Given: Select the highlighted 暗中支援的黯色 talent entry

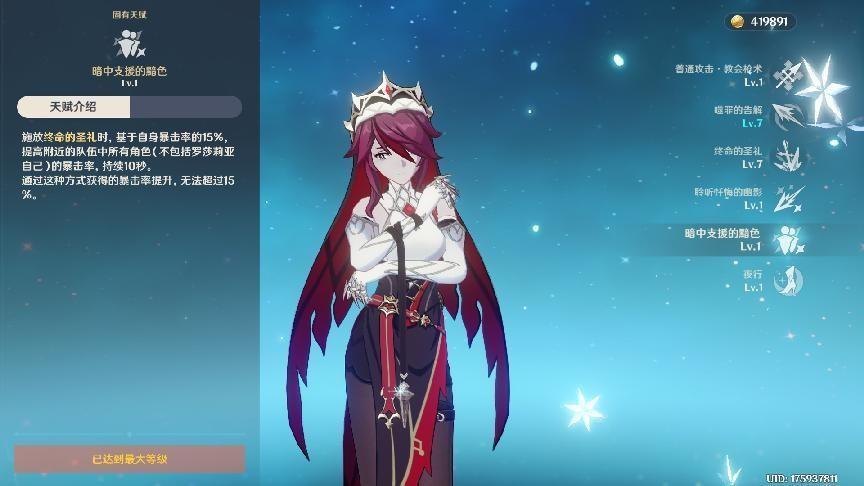Looking at the screenshot, I should (790, 239).
